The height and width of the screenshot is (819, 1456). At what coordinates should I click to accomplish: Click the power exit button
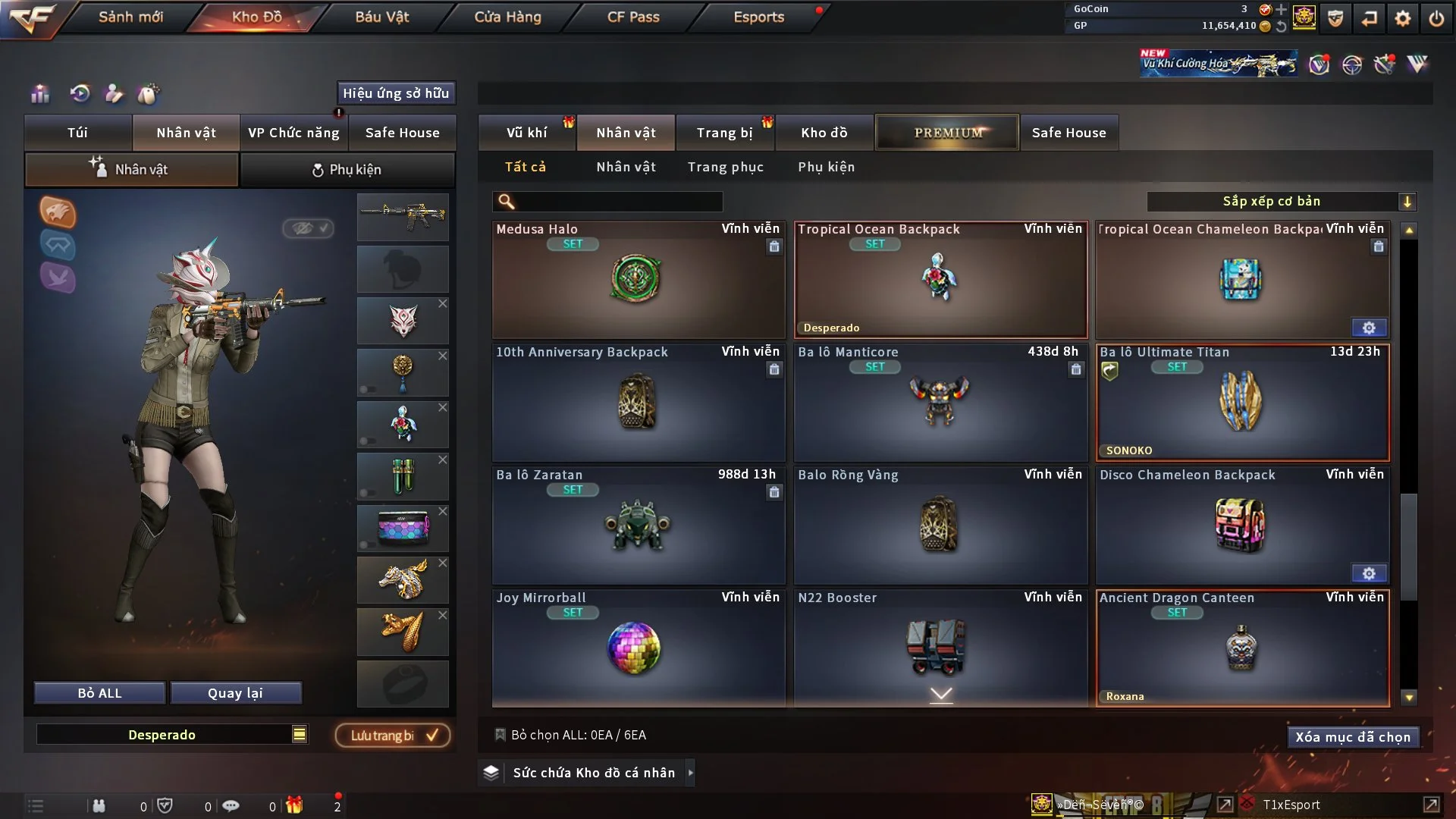[1436, 18]
